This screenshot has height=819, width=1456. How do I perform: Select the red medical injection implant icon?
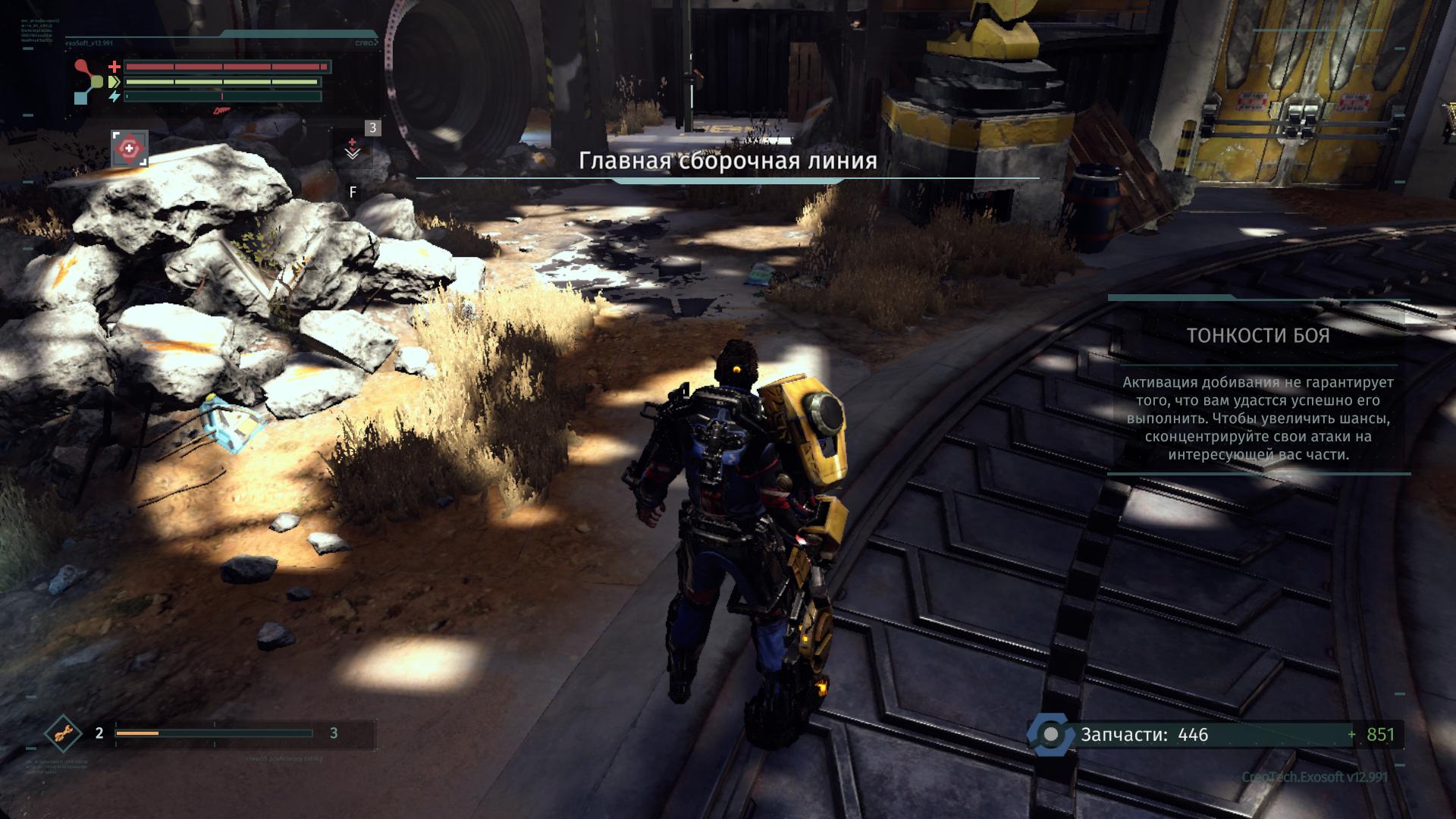[x=130, y=149]
